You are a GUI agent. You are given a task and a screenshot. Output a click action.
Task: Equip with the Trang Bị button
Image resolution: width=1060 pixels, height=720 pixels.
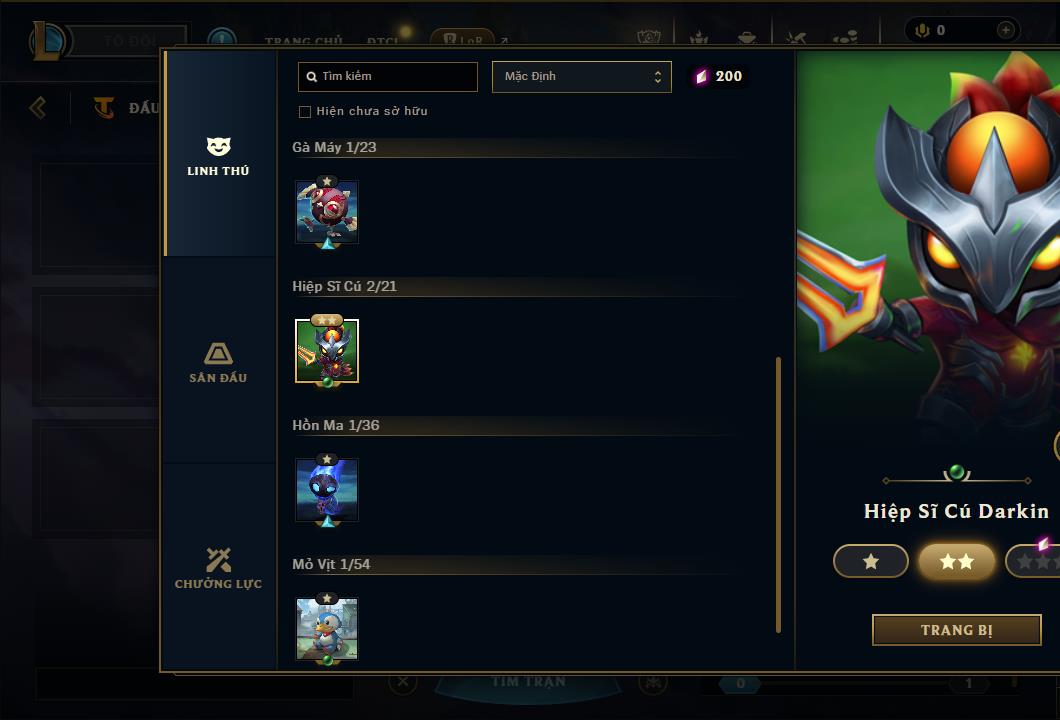956,630
